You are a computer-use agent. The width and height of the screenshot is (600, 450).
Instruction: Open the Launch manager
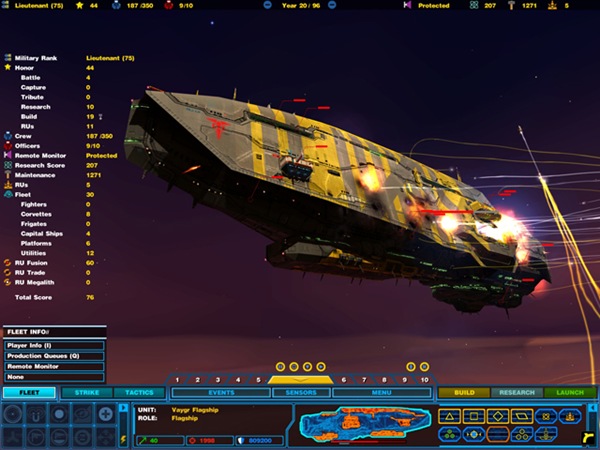pos(570,393)
